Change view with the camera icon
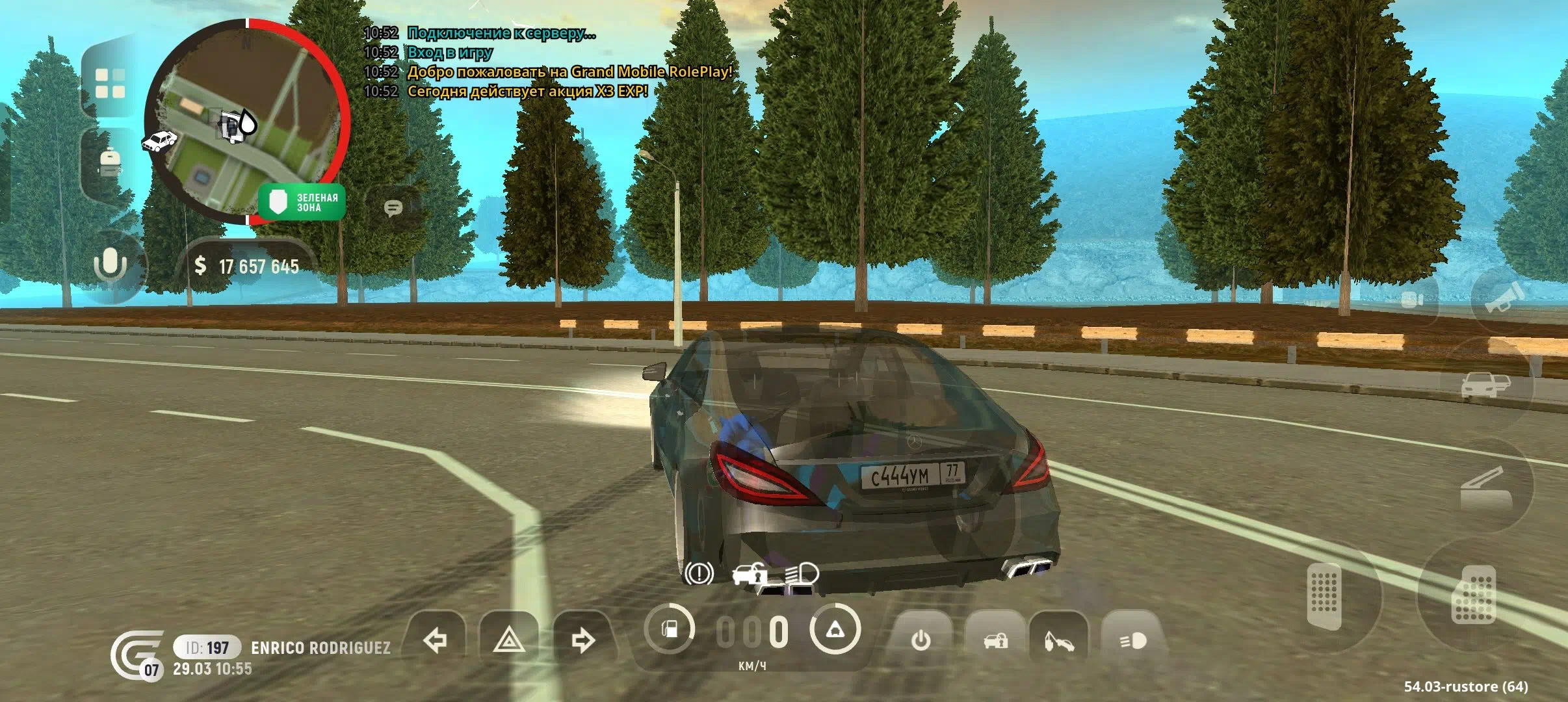Screen dimensions: 1568x702 pyautogui.click(x=1412, y=300)
